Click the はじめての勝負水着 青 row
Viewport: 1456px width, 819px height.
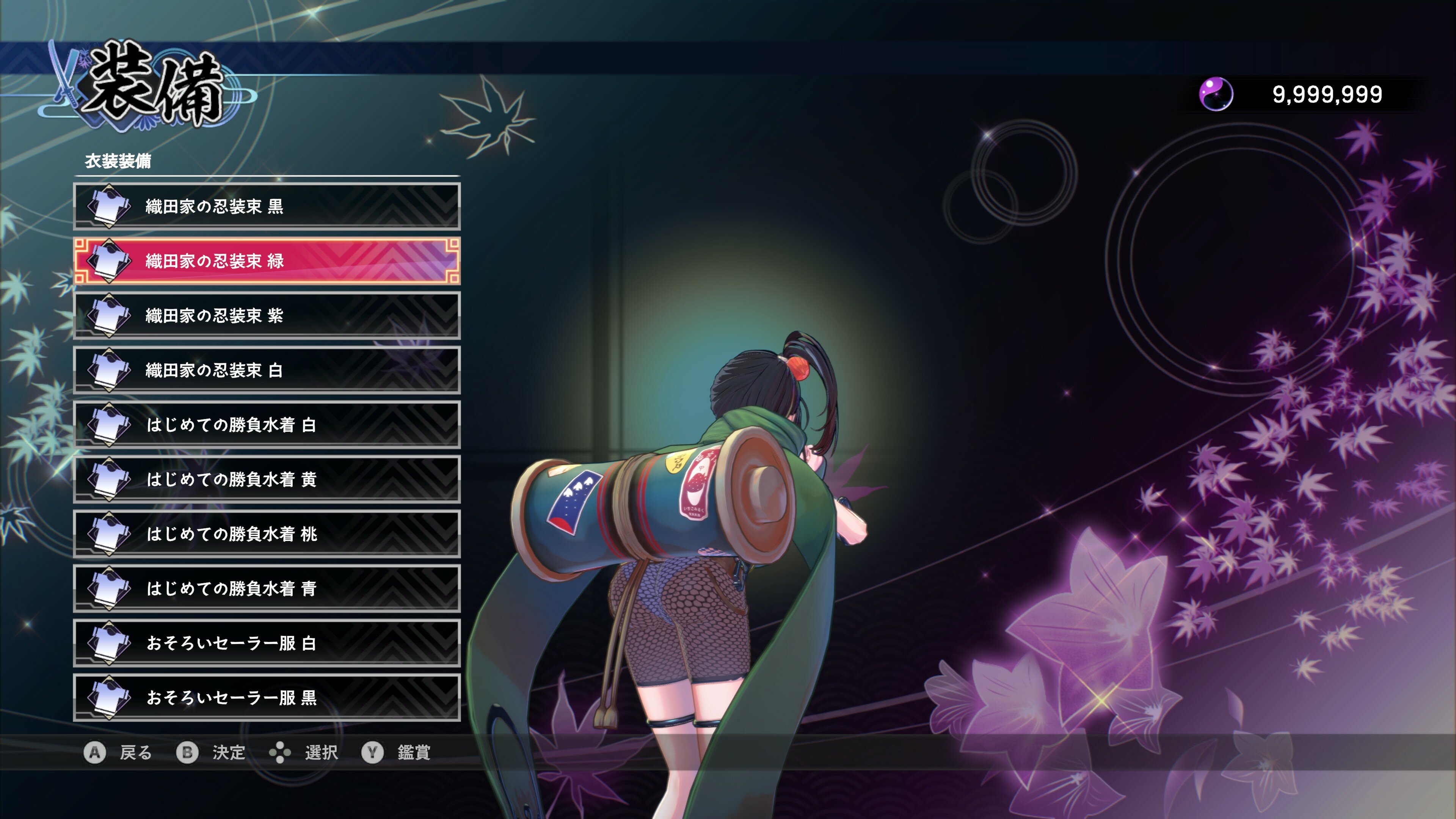click(267, 588)
